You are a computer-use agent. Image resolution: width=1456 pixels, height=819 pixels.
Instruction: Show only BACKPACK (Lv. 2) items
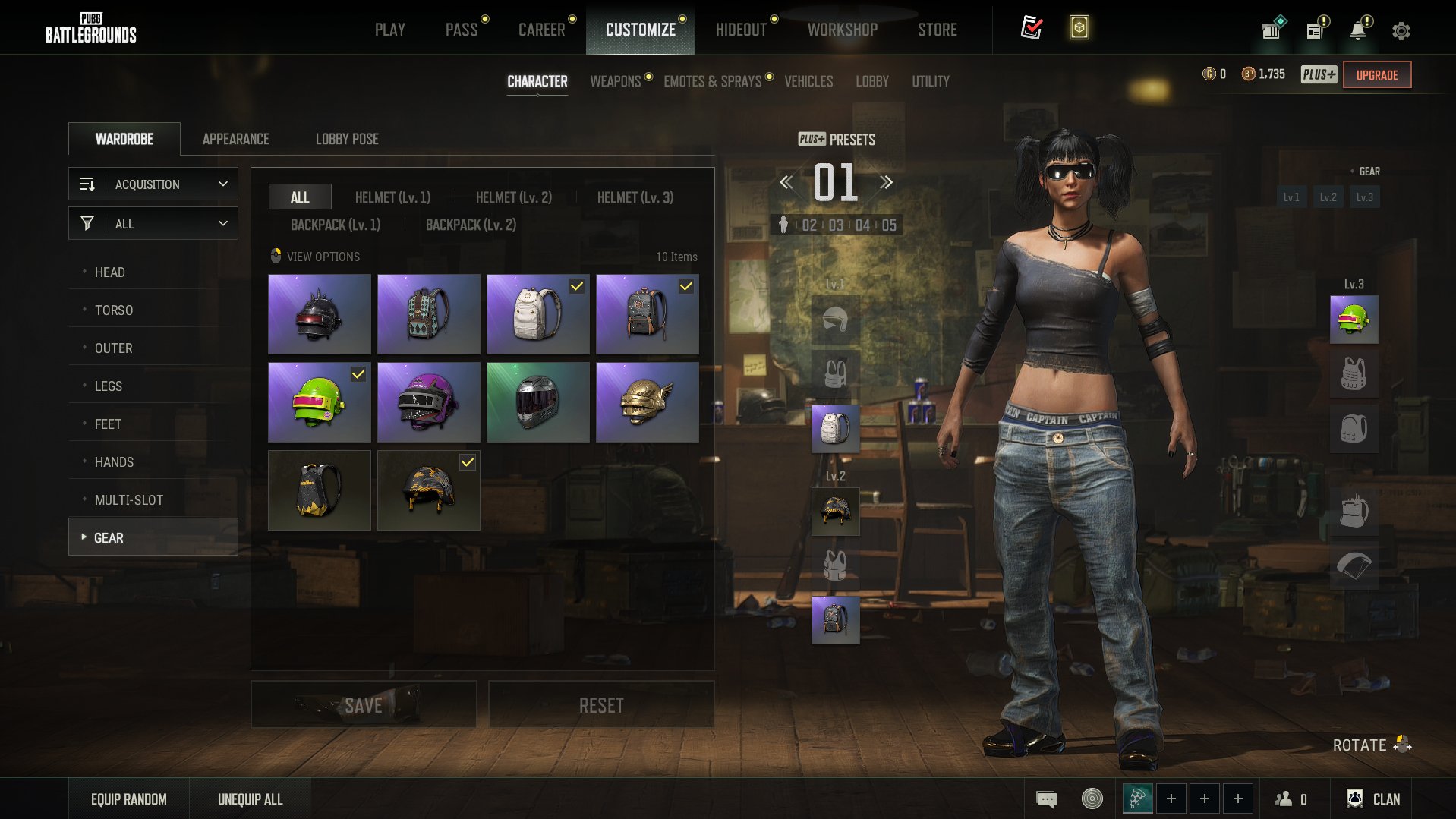point(471,225)
